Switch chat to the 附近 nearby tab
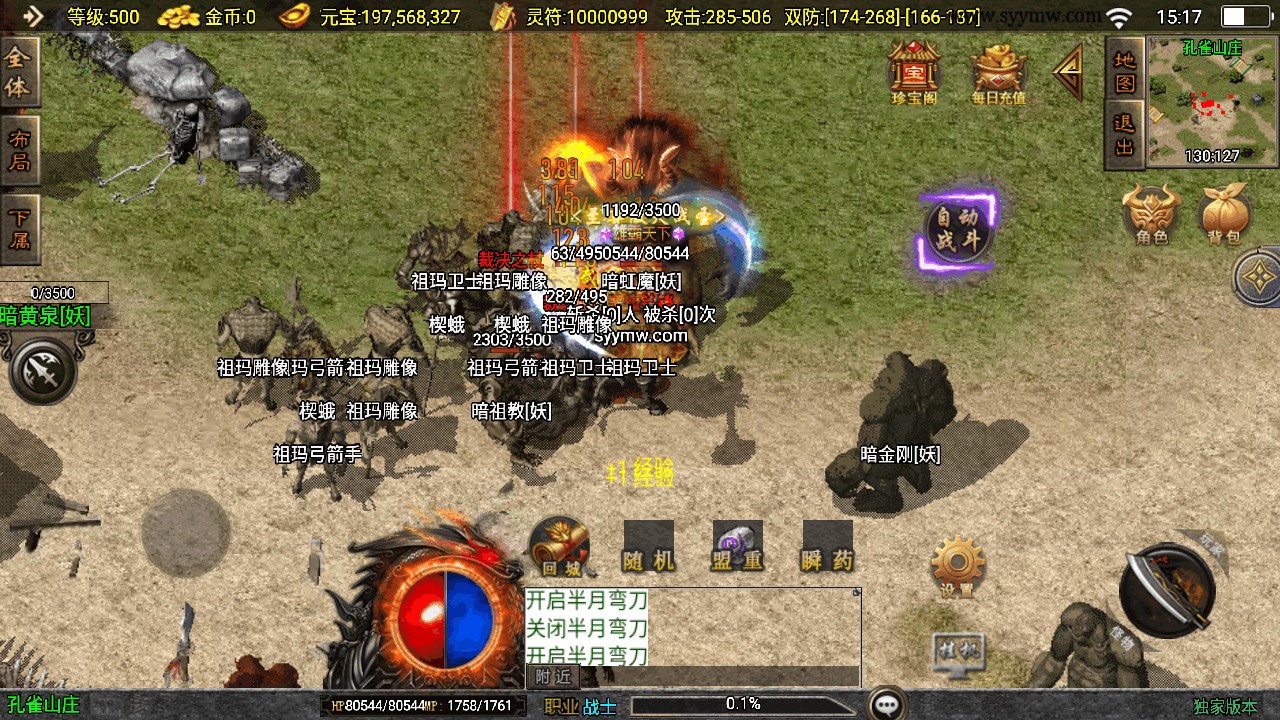The image size is (1280, 720). 553,677
